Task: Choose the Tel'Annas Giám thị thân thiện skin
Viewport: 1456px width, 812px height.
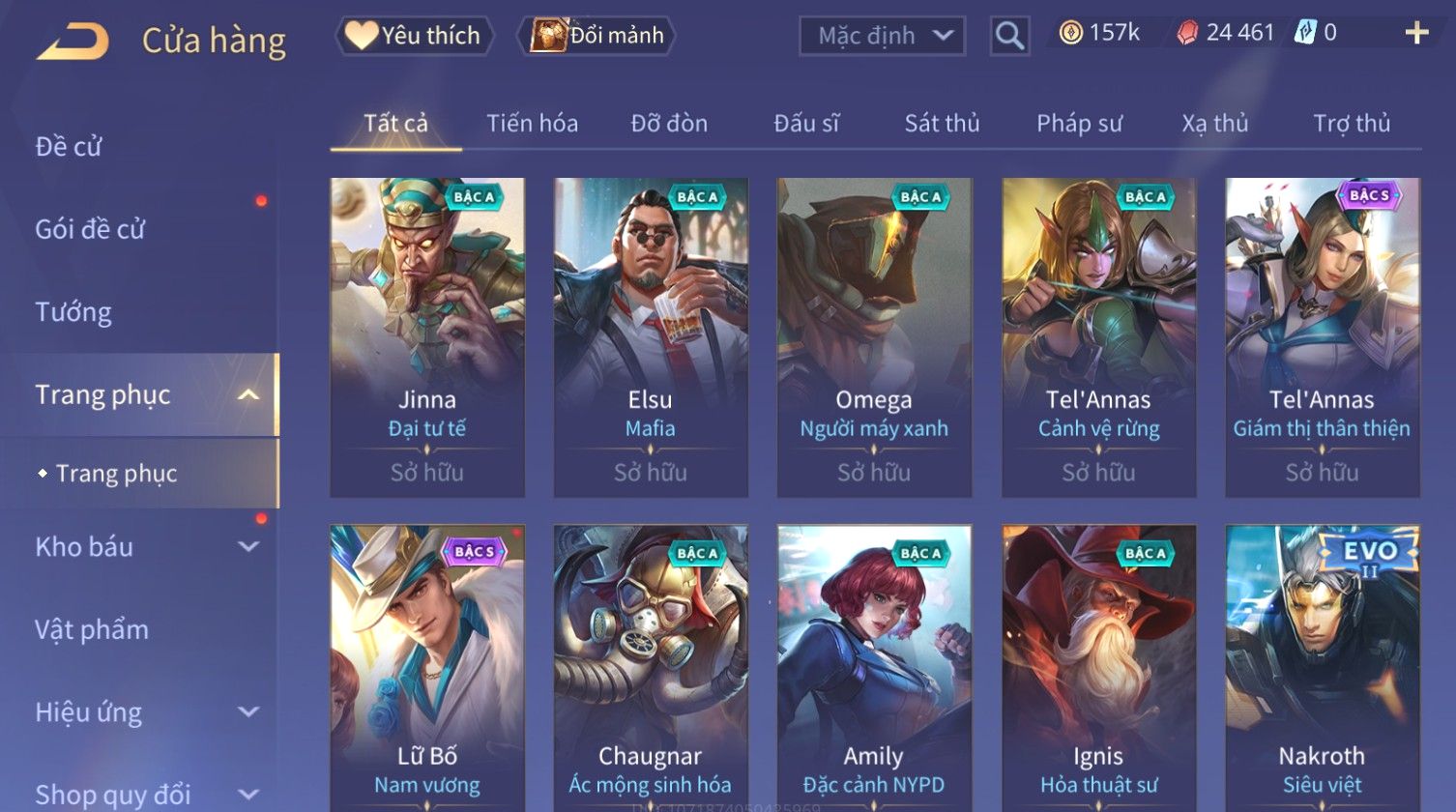Action: [1322, 336]
